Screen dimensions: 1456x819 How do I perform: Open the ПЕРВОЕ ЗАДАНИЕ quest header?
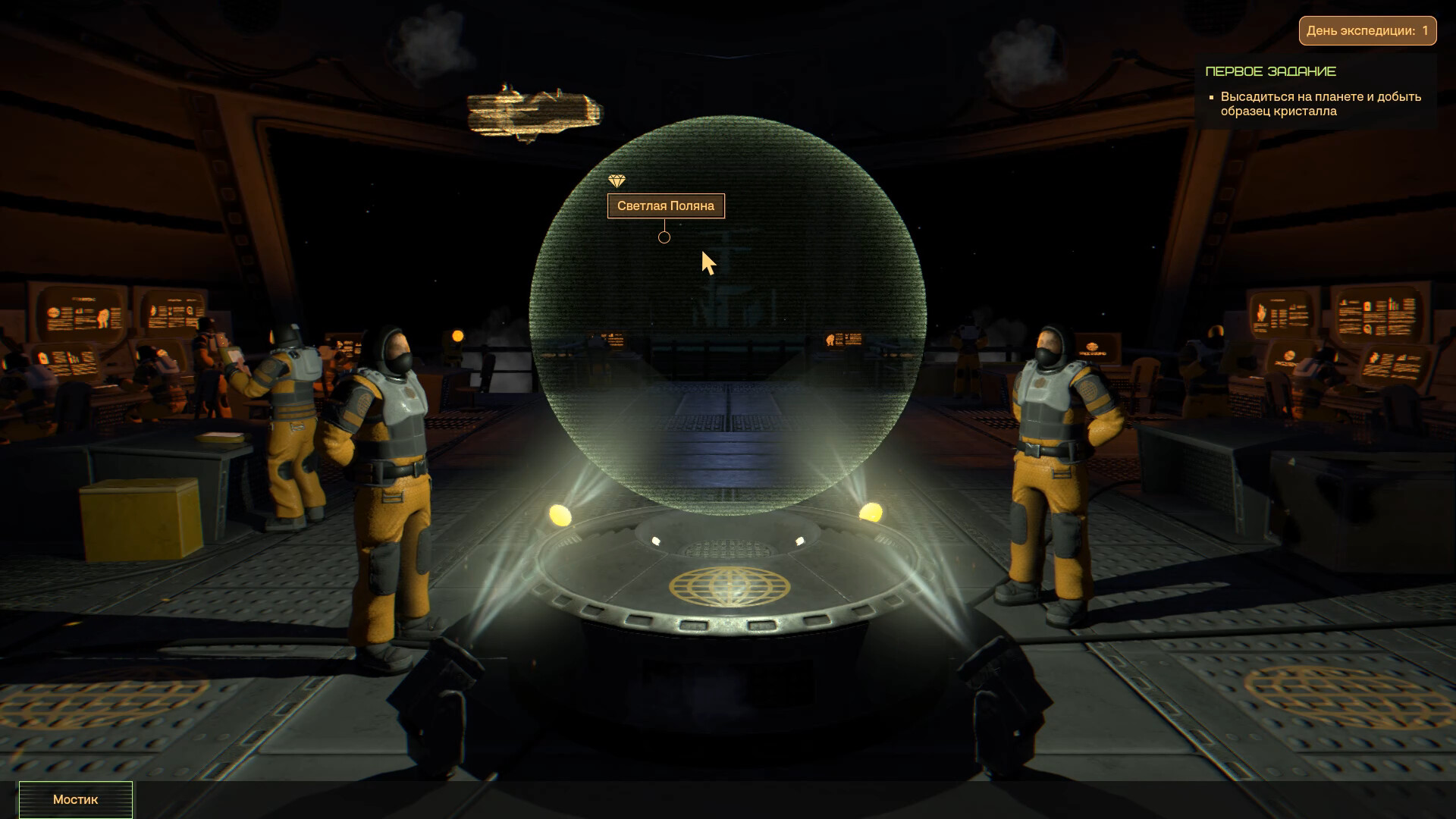pos(1271,71)
